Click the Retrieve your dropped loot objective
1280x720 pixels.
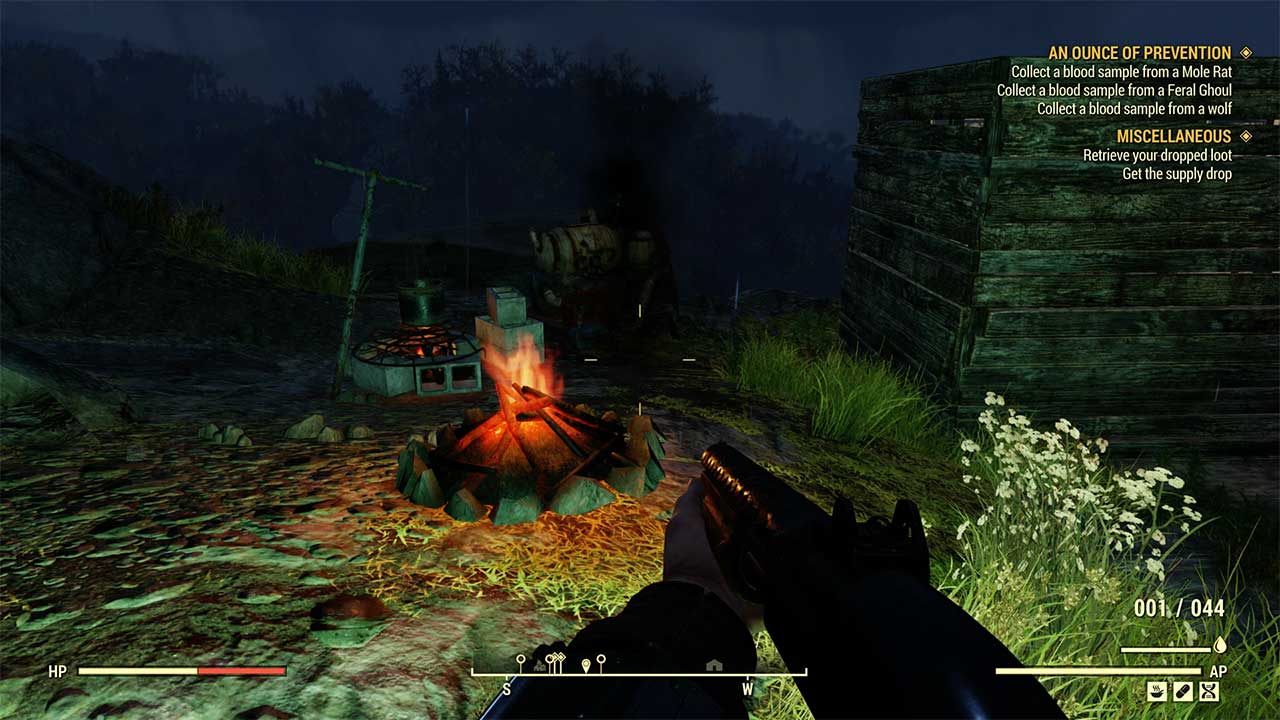[1159, 156]
